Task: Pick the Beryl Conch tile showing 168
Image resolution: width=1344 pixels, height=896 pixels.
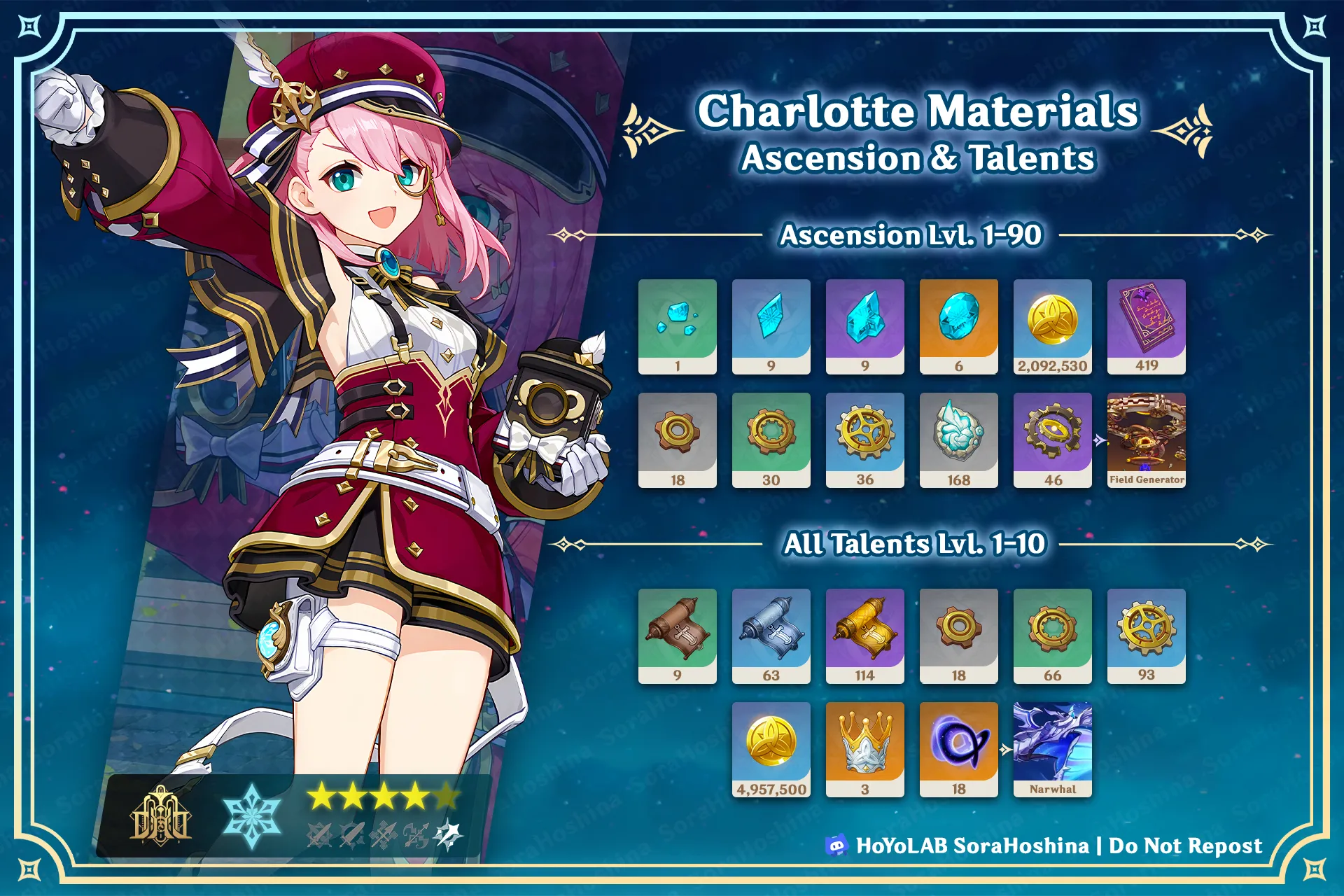Action: coord(958,440)
